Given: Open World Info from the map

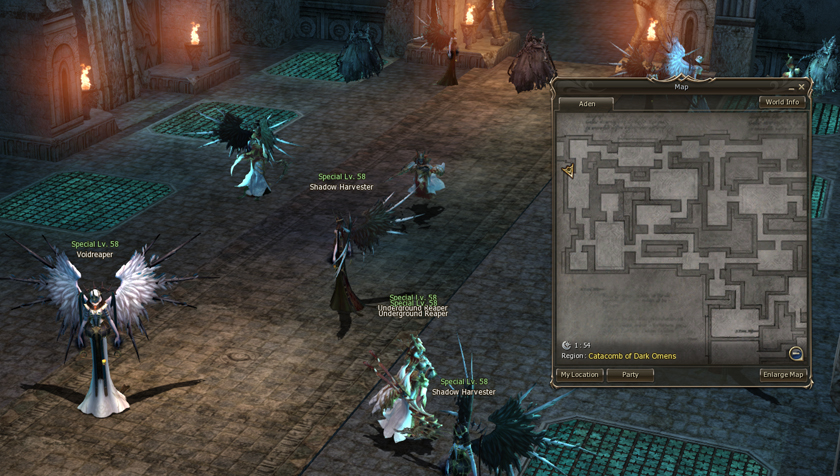Looking at the screenshot, I should point(781,102).
